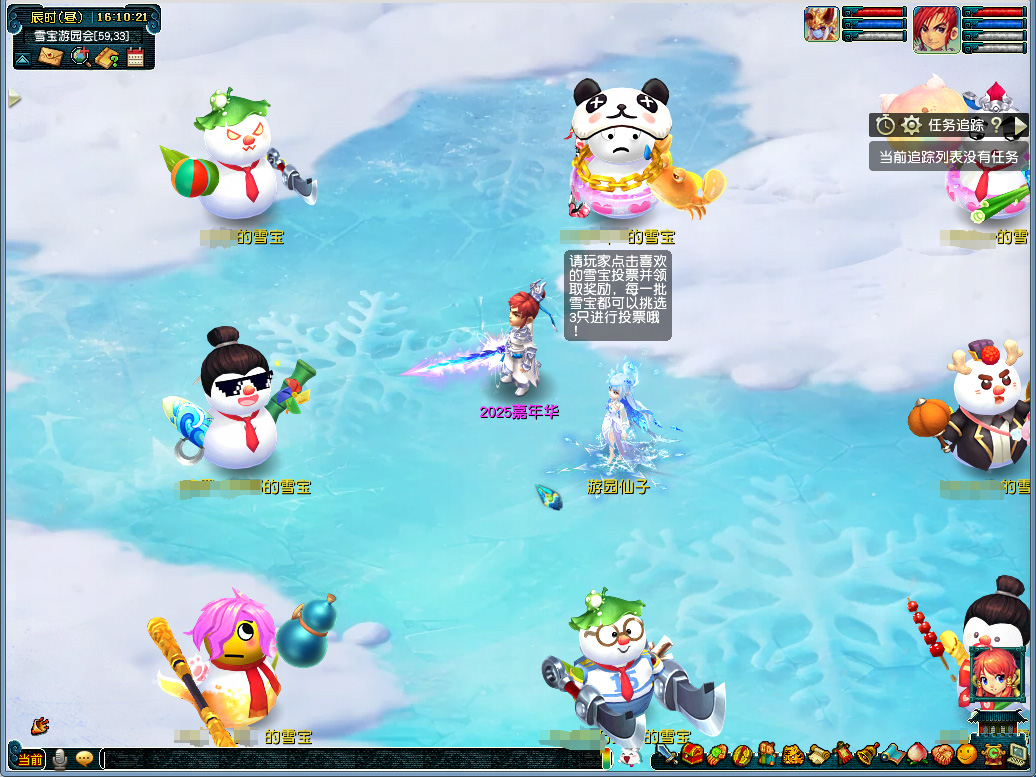Open the red-haired girl portrait above the toolbar

pos(997,673)
